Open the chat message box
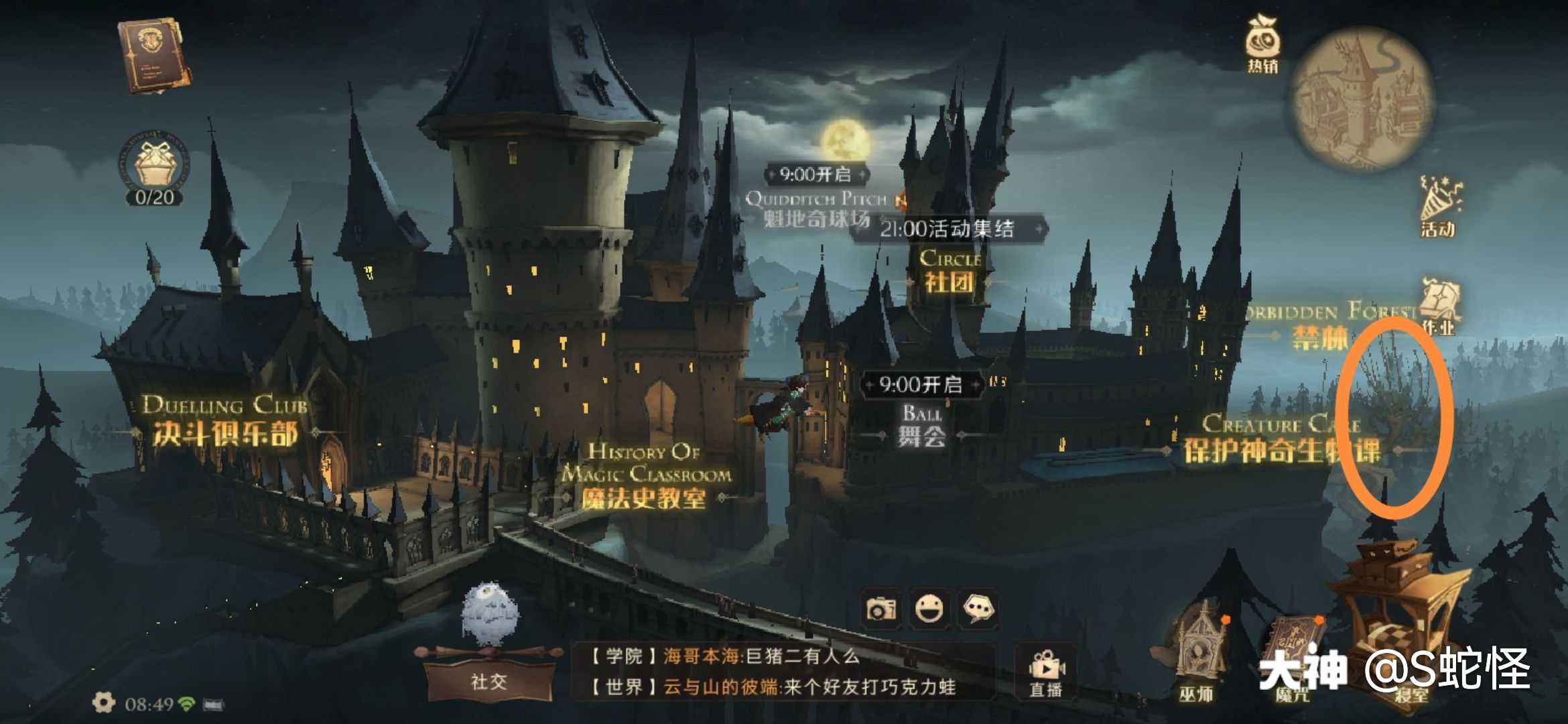Image resolution: width=1568 pixels, height=724 pixels. click(782, 672)
